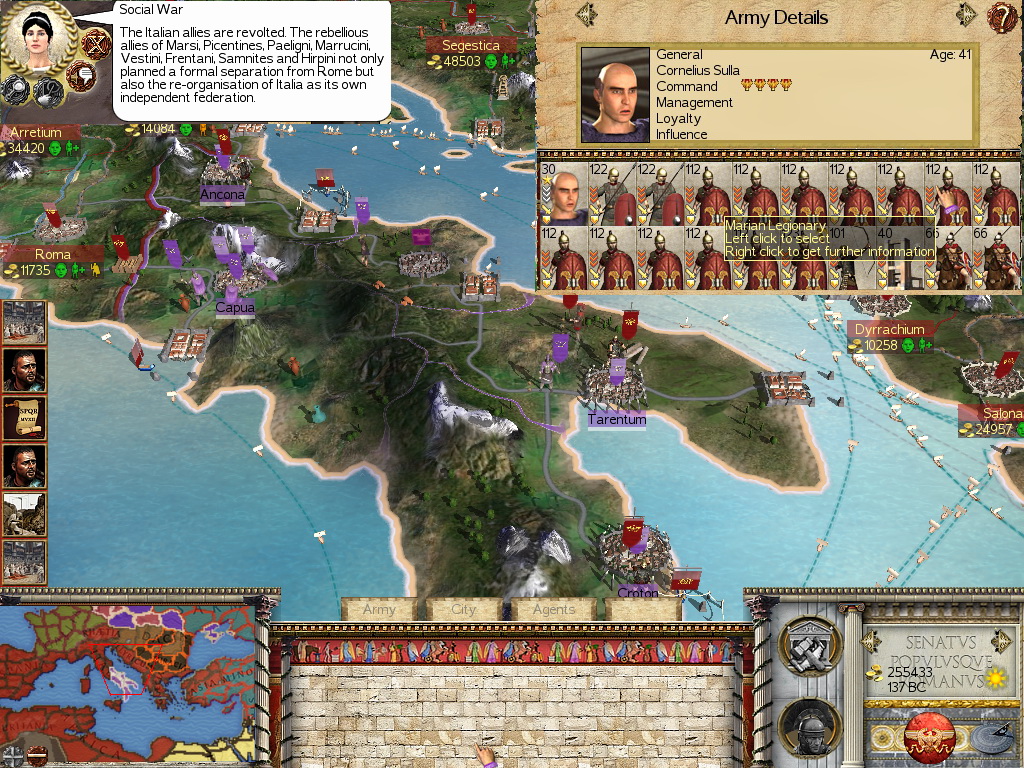The height and width of the screenshot is (768, 1024).
Task: Select the Roma settlement label
Action: click(x=53, y=255)
